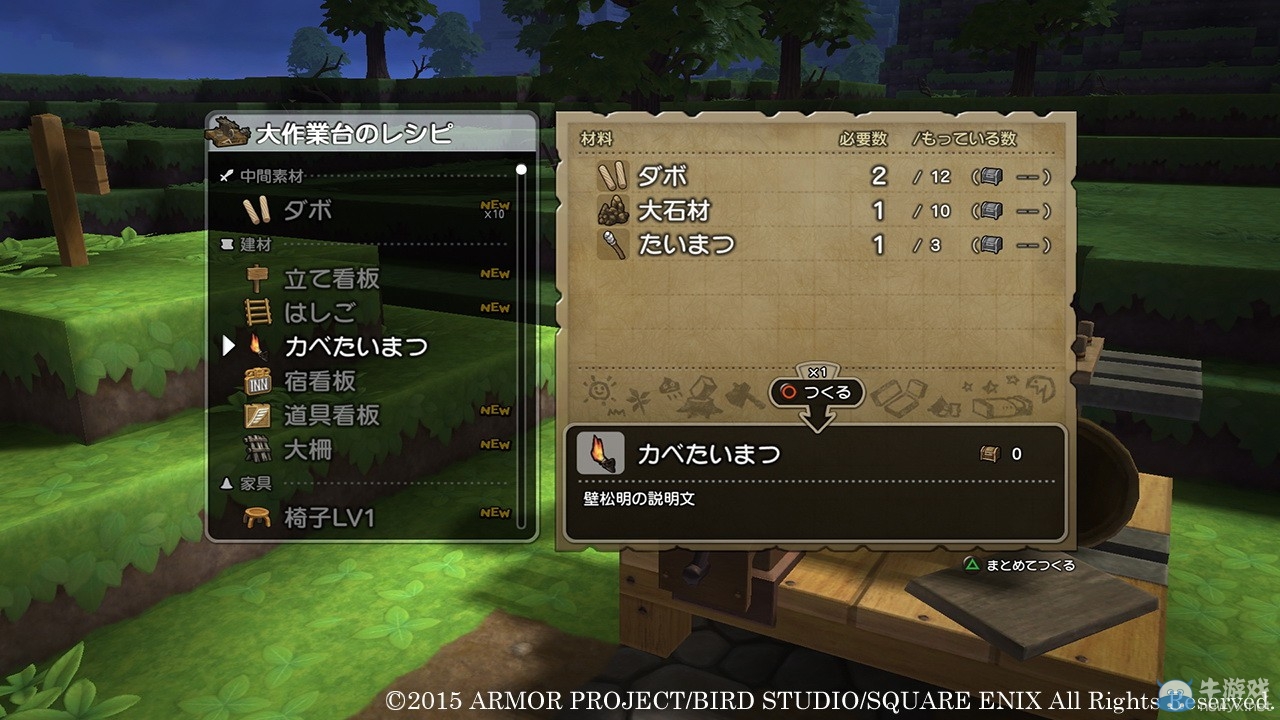1280x720 pixels.
Task: Click the recipe list scrollbar
Action: point(521,345)
